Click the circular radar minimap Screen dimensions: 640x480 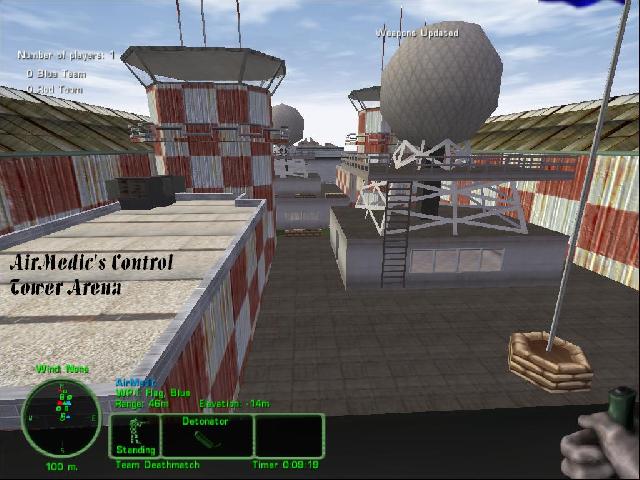(x=61, y=416)
